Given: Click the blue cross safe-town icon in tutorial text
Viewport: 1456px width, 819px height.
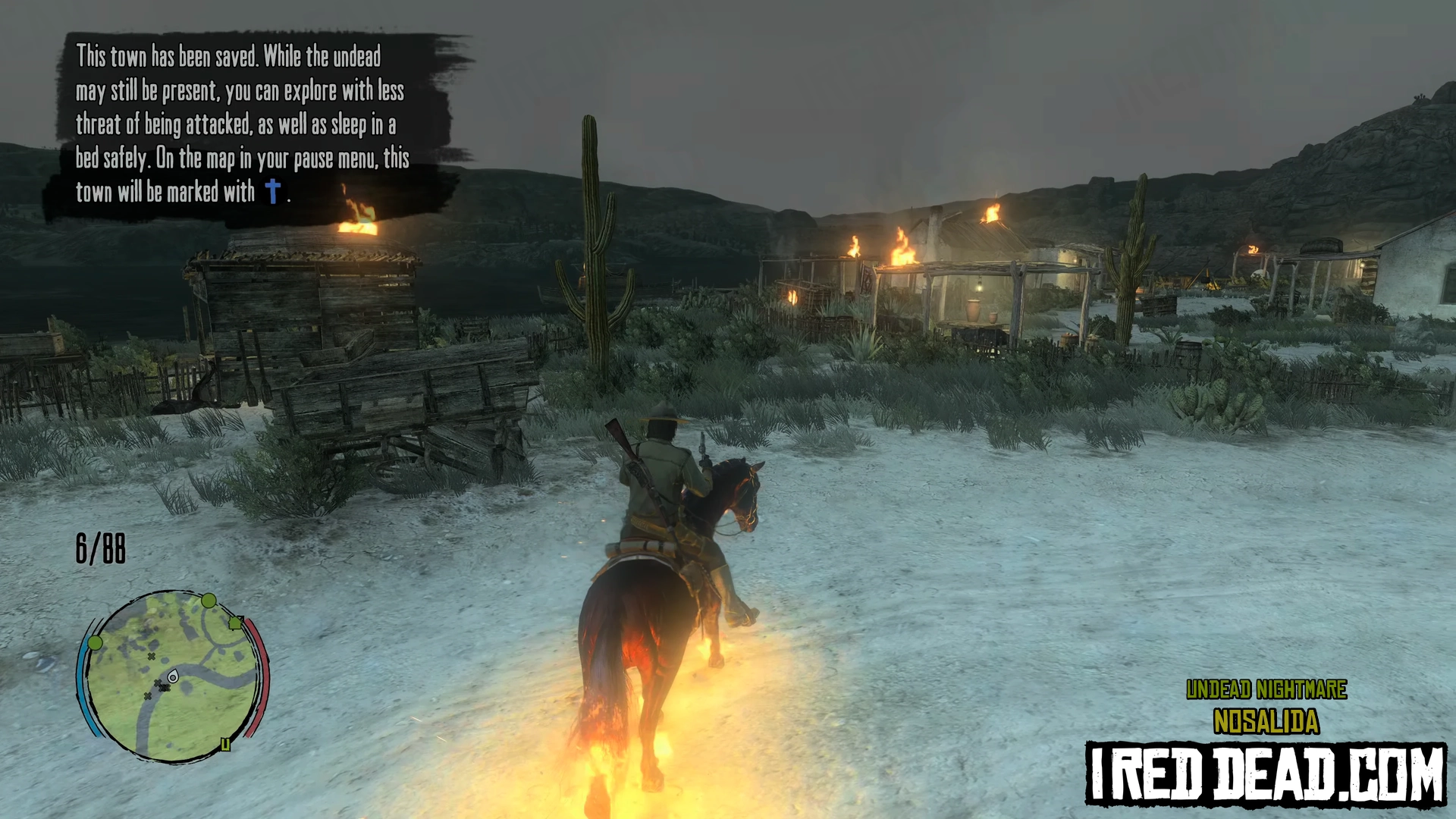Looking at the screenshot, I should coord(272,191).
